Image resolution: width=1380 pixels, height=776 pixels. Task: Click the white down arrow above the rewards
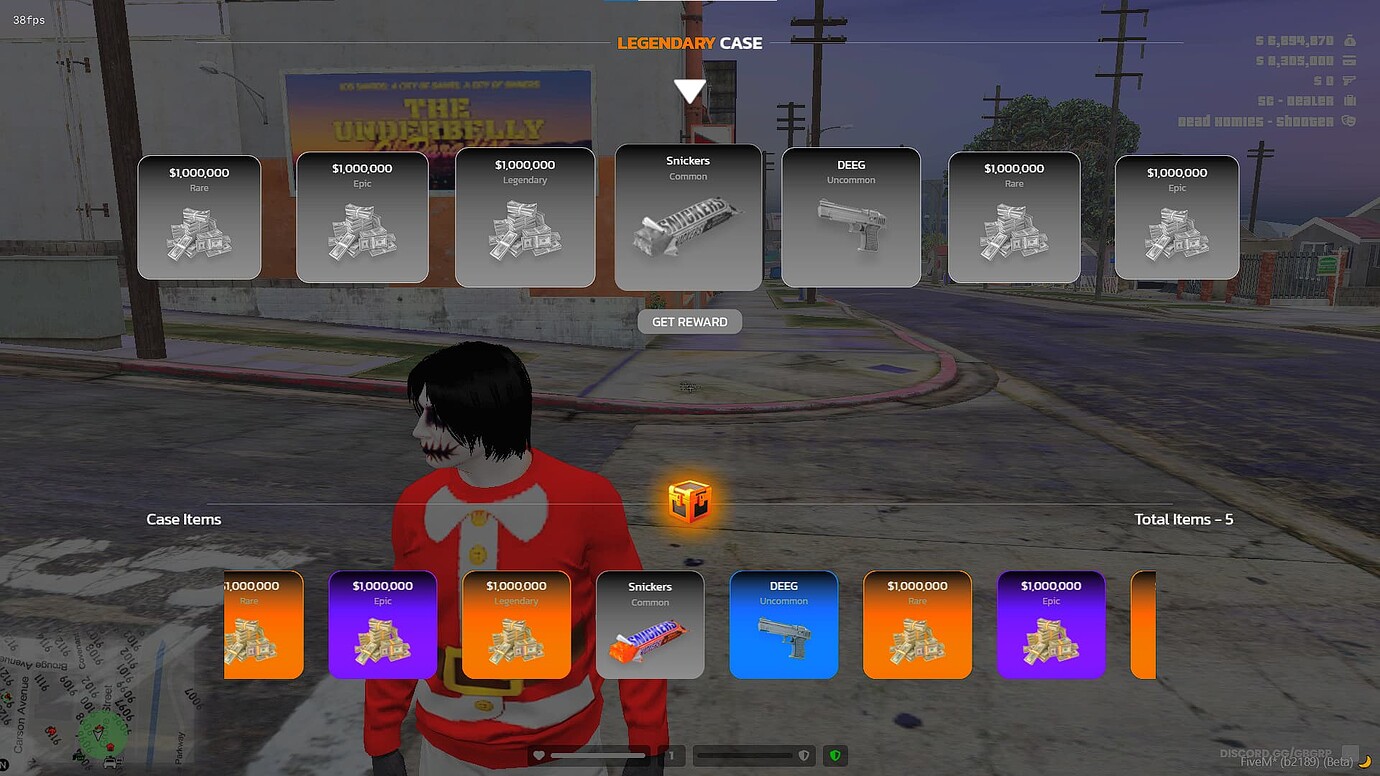click(x=689, y=90)
